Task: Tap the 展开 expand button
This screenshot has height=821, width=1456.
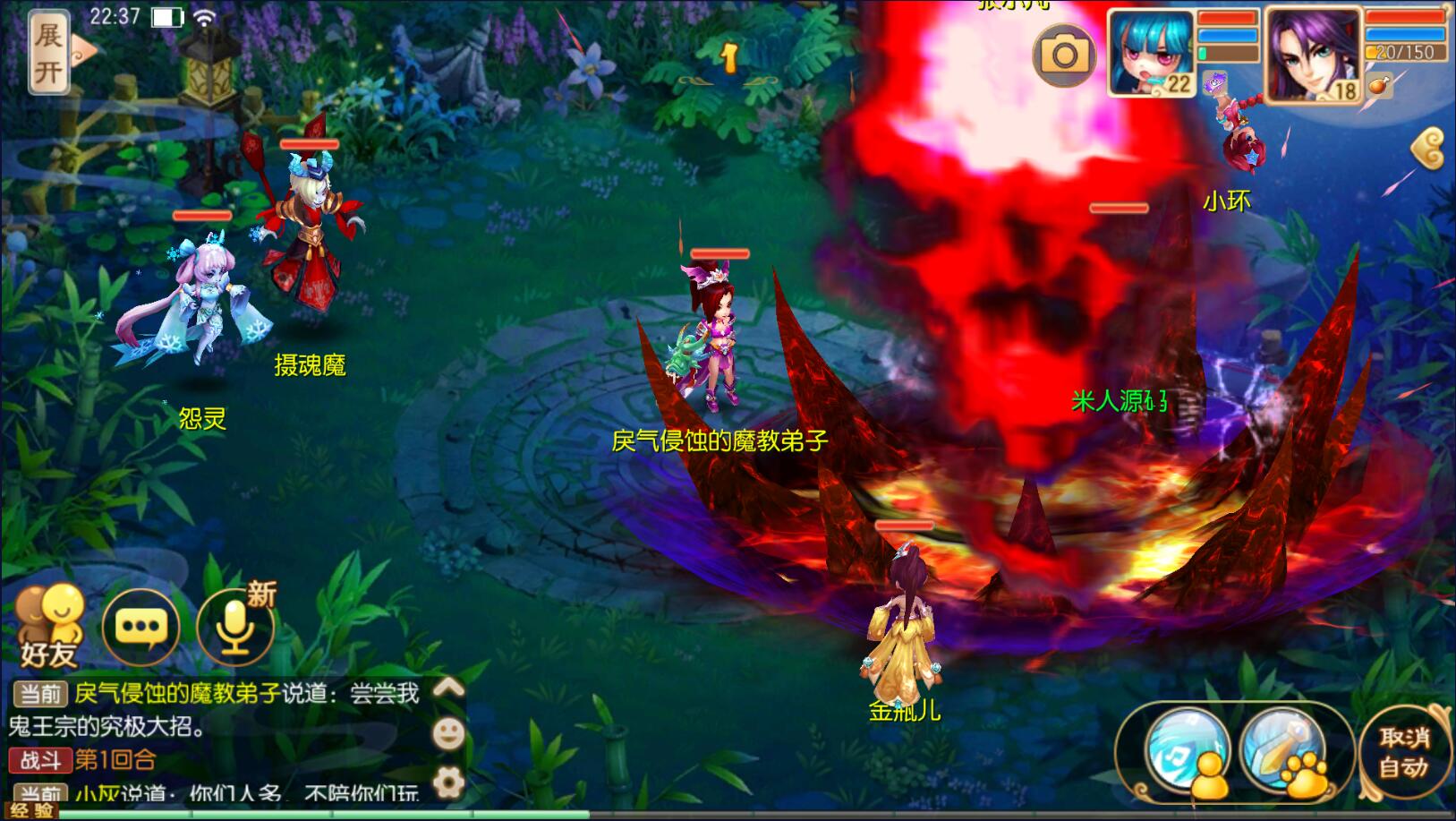Action: 49,52
